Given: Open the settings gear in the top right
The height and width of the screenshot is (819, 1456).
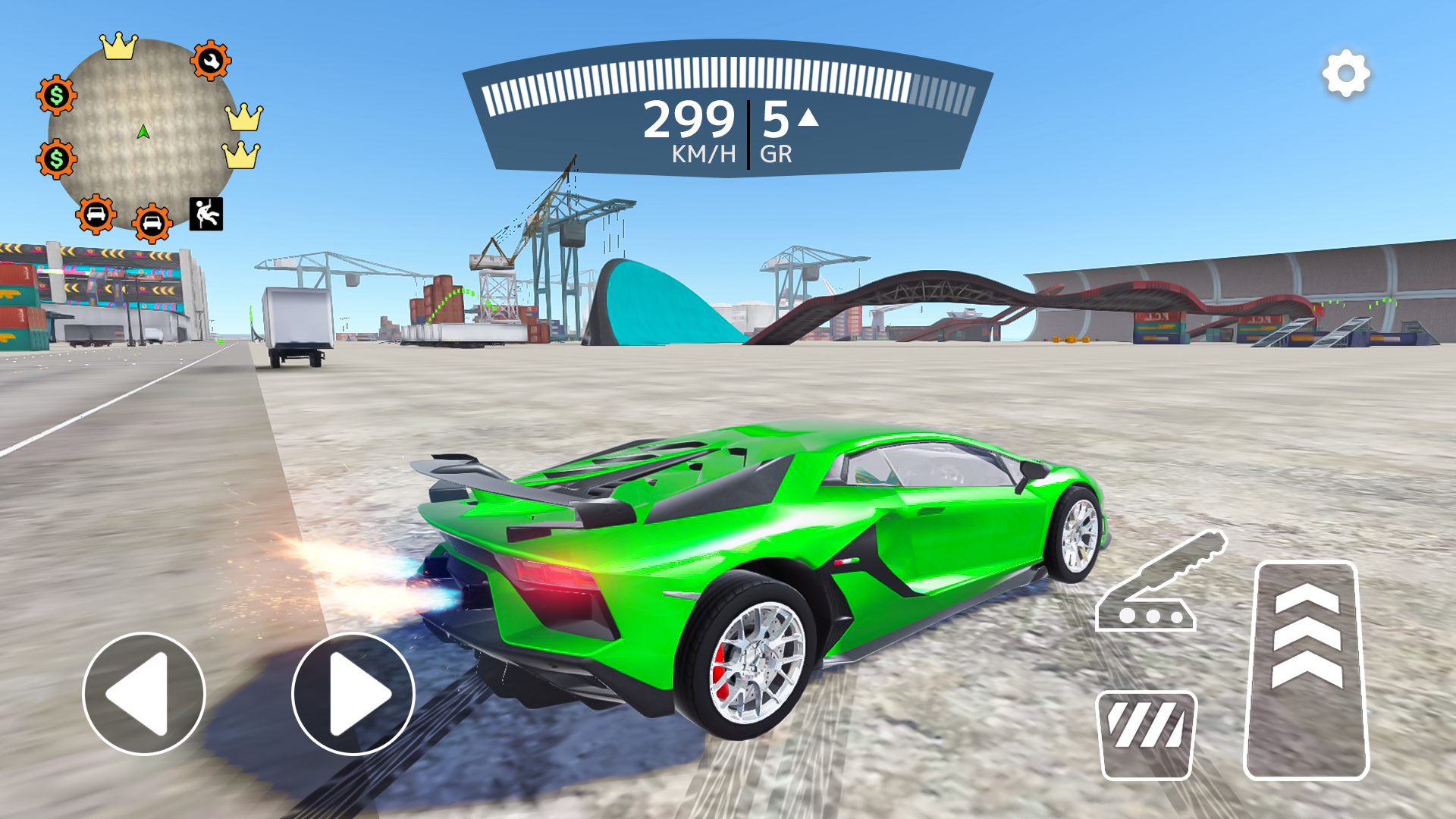Looking at the screenshot, I should click(1345, 73).
